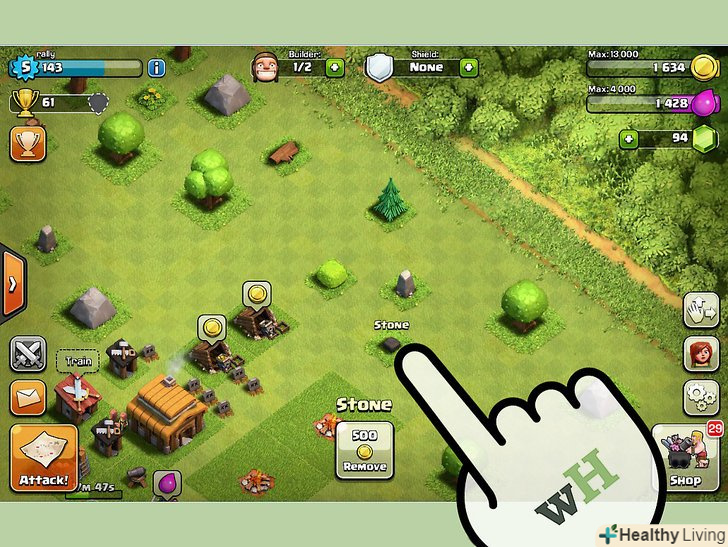Tap the red-haired character portrait button
The height and width of the screenshot is (547, 728).
coord(701,353)
